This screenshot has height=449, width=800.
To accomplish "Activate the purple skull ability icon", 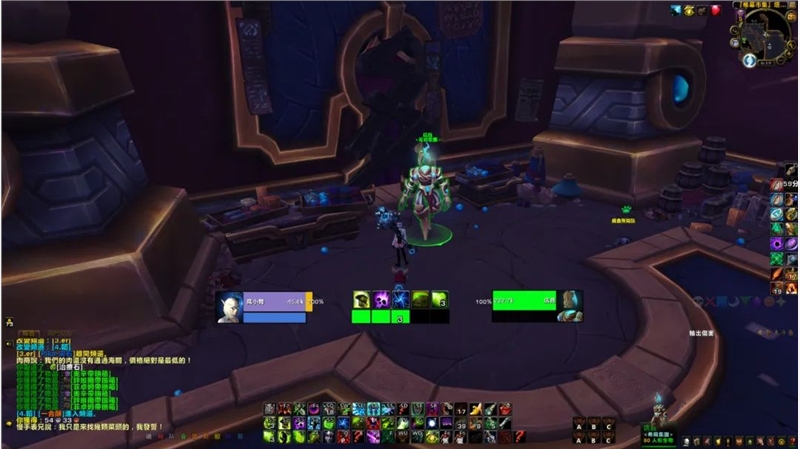I will click(381, 300).
